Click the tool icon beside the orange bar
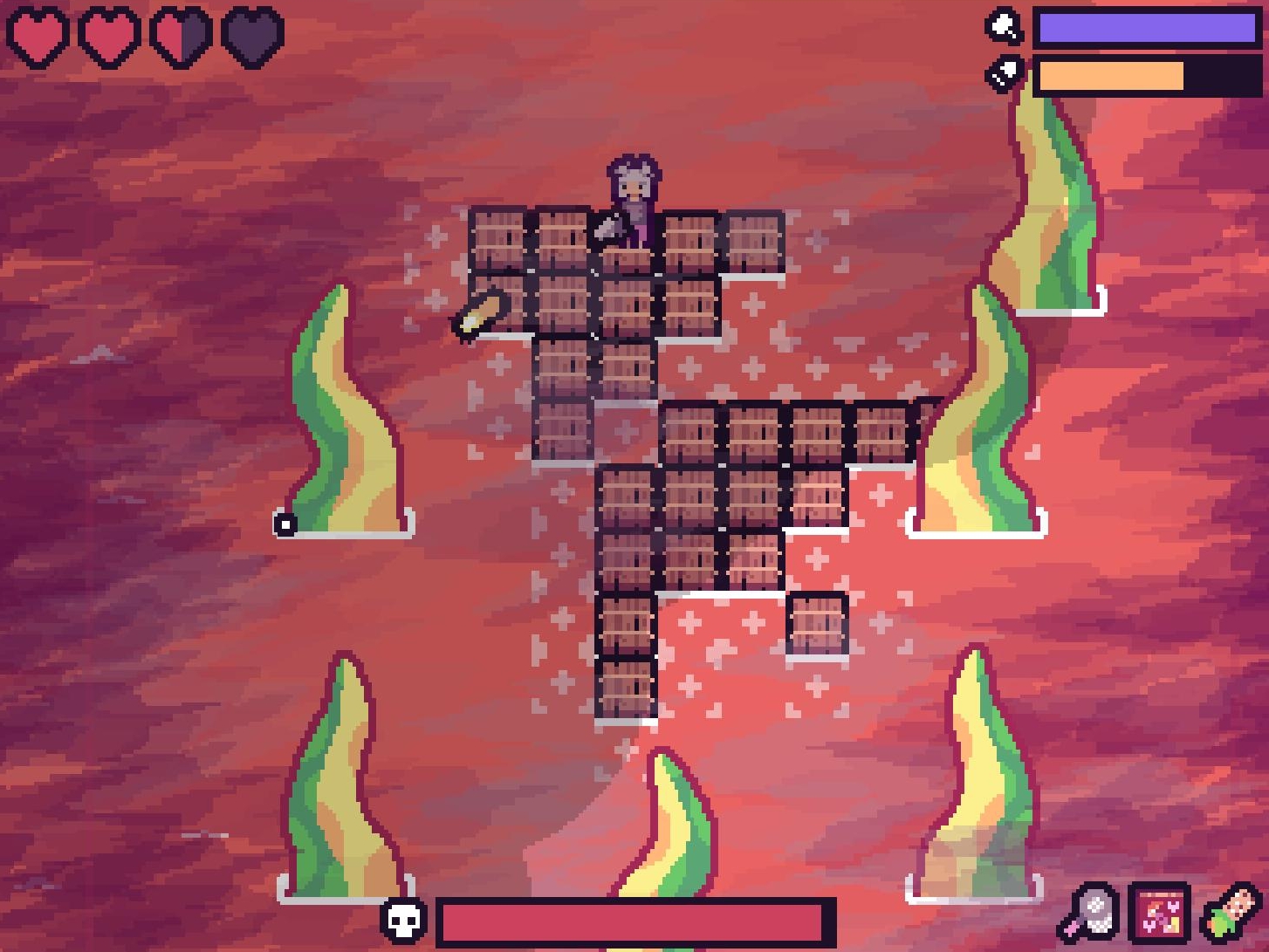 tap(1005, 72)
